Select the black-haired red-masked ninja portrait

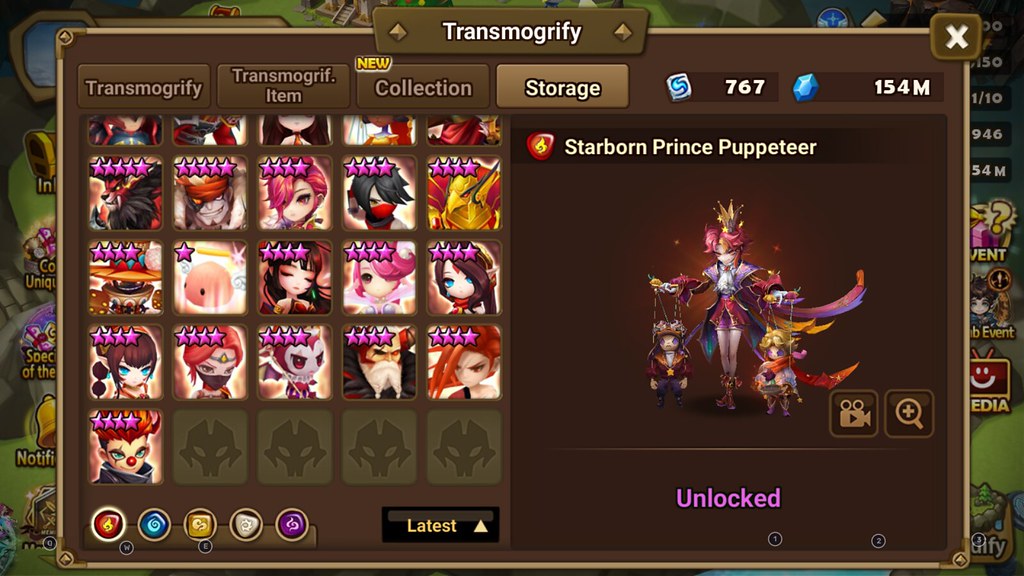click(380, 193)
